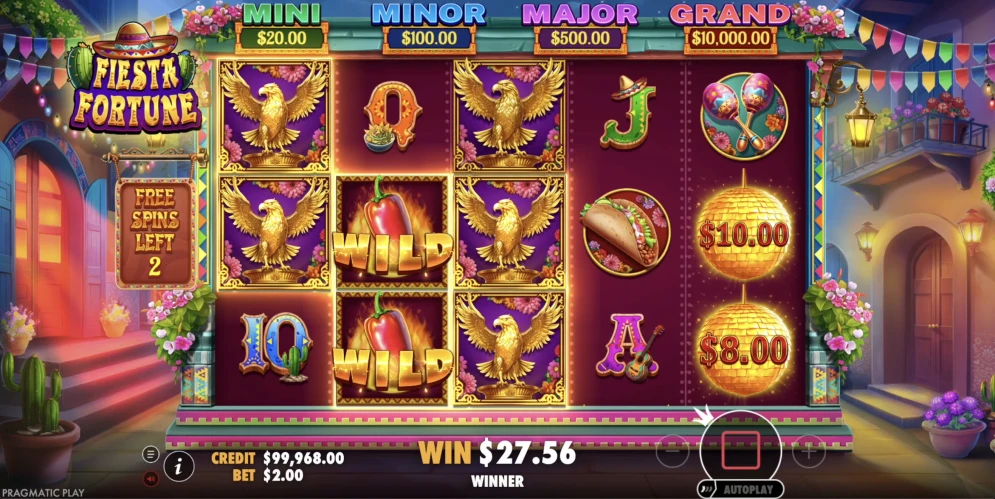Open the hamburger menu icon
This screenshot has height=499, width=995.
151,453
